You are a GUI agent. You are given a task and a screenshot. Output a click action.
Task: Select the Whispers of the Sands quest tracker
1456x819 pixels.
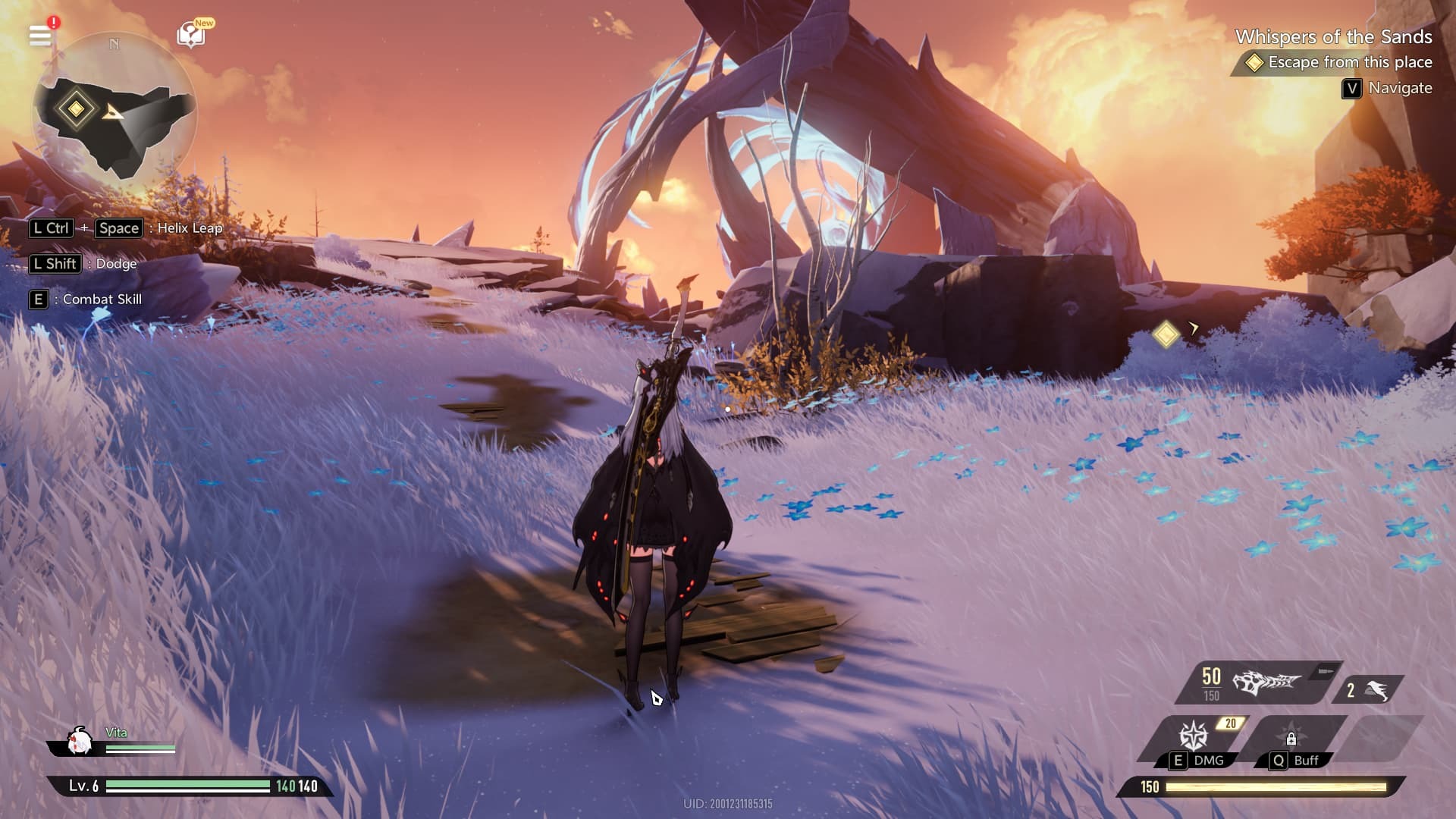point(1333,37)
